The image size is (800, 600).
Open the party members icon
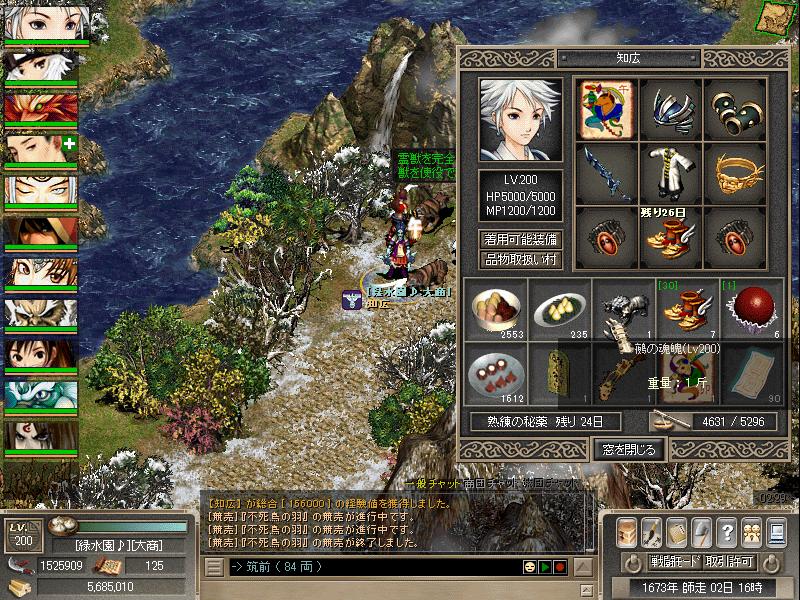pos(752,530)
